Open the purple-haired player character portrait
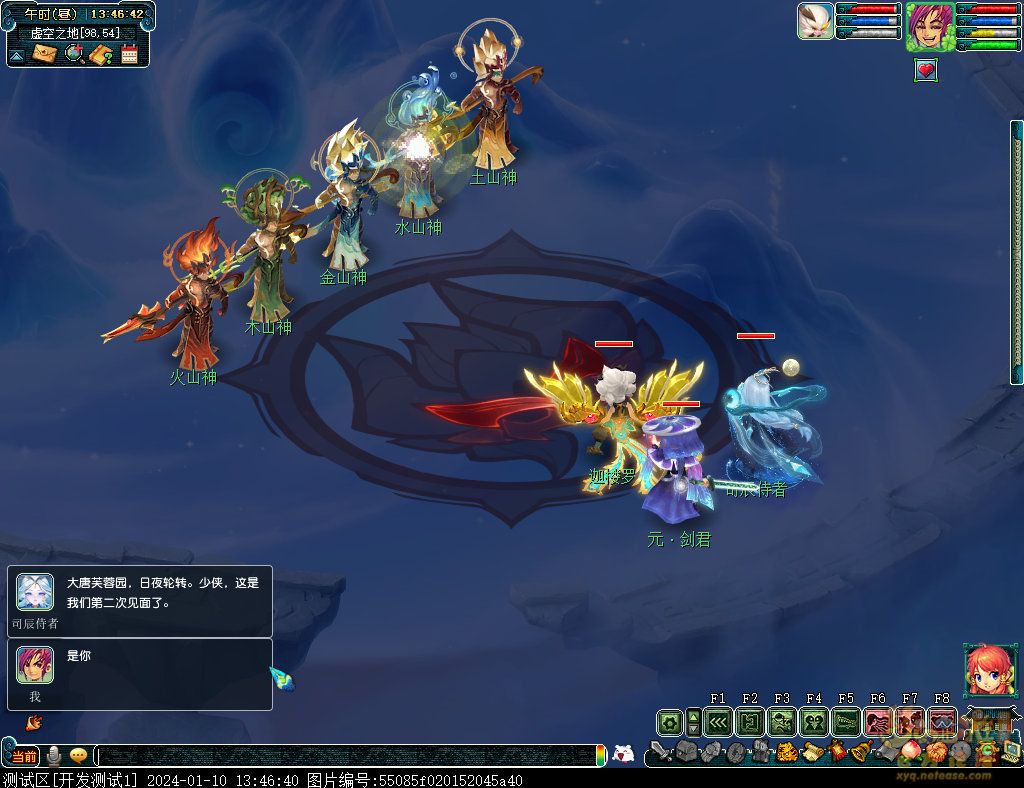This screenshot has height=788, width=1024. coord(929,27)
